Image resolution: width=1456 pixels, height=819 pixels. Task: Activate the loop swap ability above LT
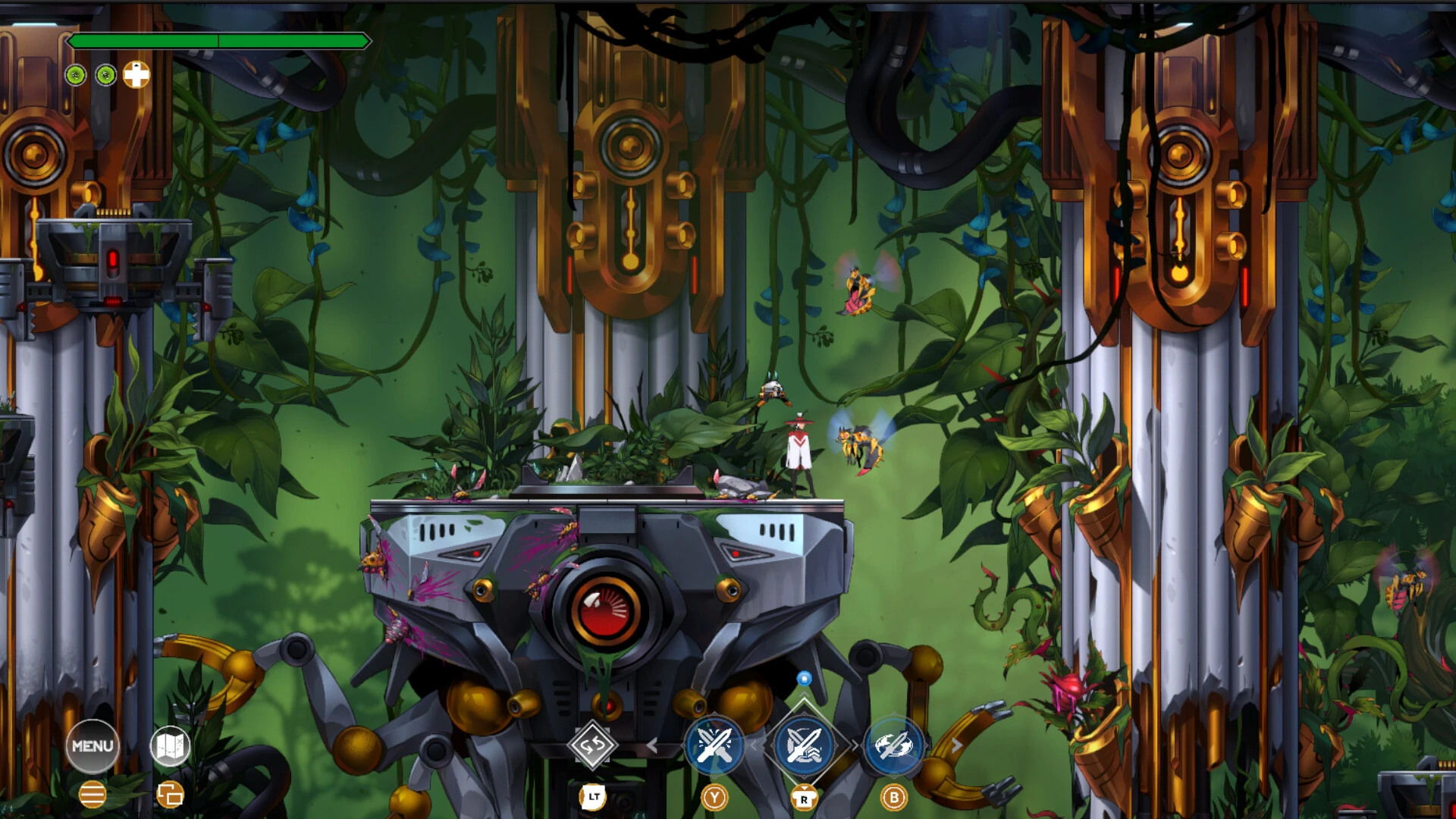(x=592, y=746)
